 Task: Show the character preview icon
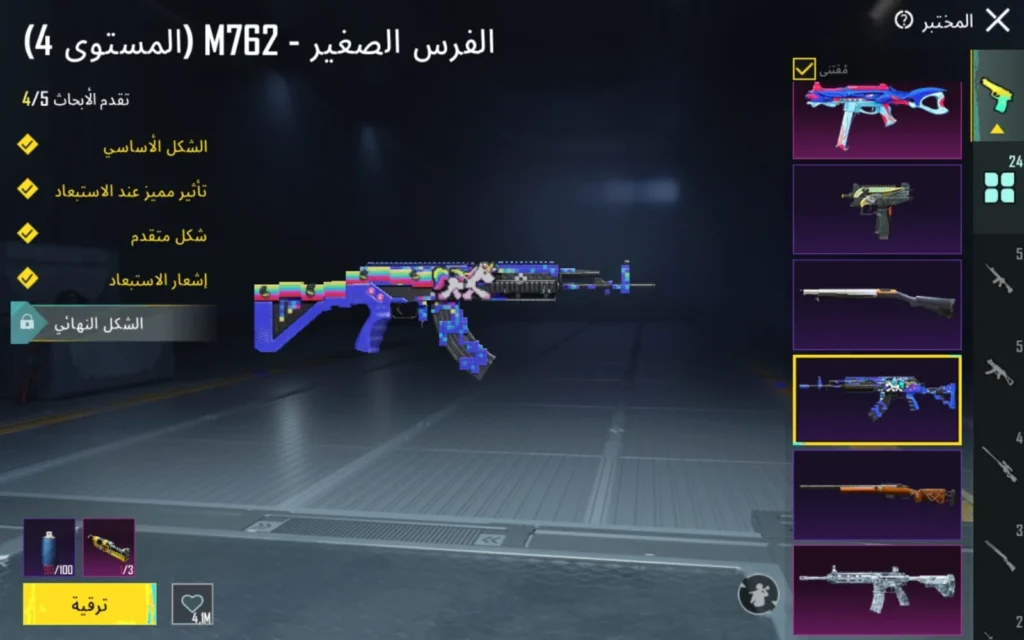pyautogui.click(x=757, y=594)
